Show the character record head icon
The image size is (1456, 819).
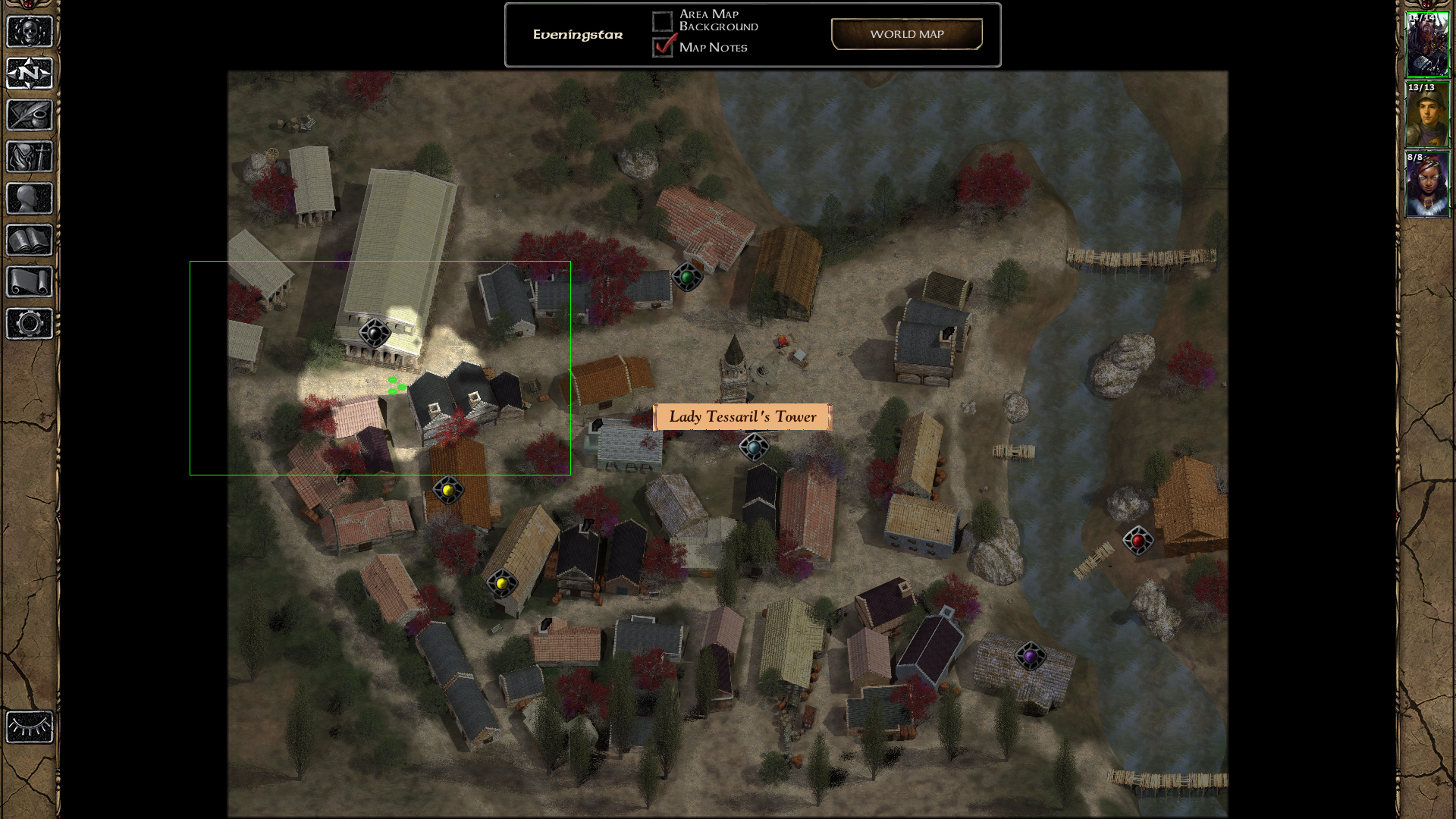click(x=30, y=199)
